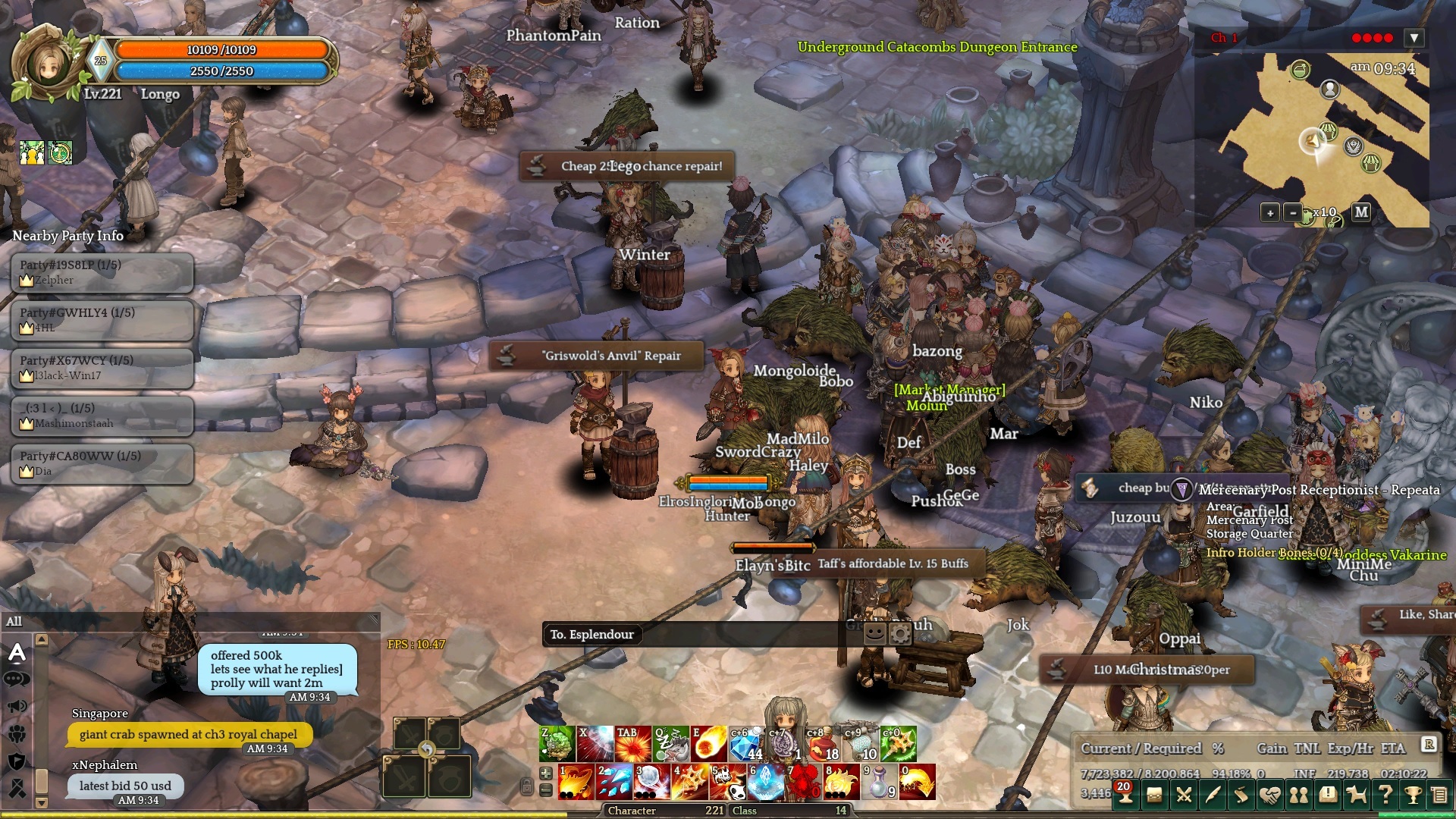
Task: Activate the fireball skill on slot E
Action: [x=709, y=743]
